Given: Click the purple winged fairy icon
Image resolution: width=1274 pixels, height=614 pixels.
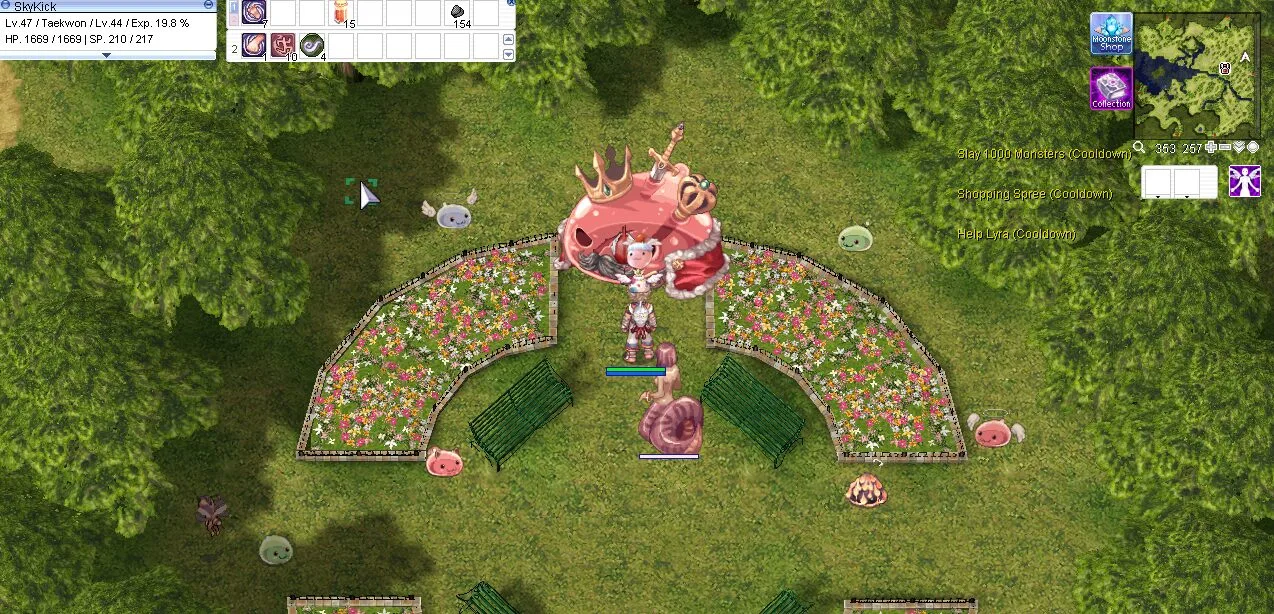Looking at the screenshot, I should [x=1244, y=181].
